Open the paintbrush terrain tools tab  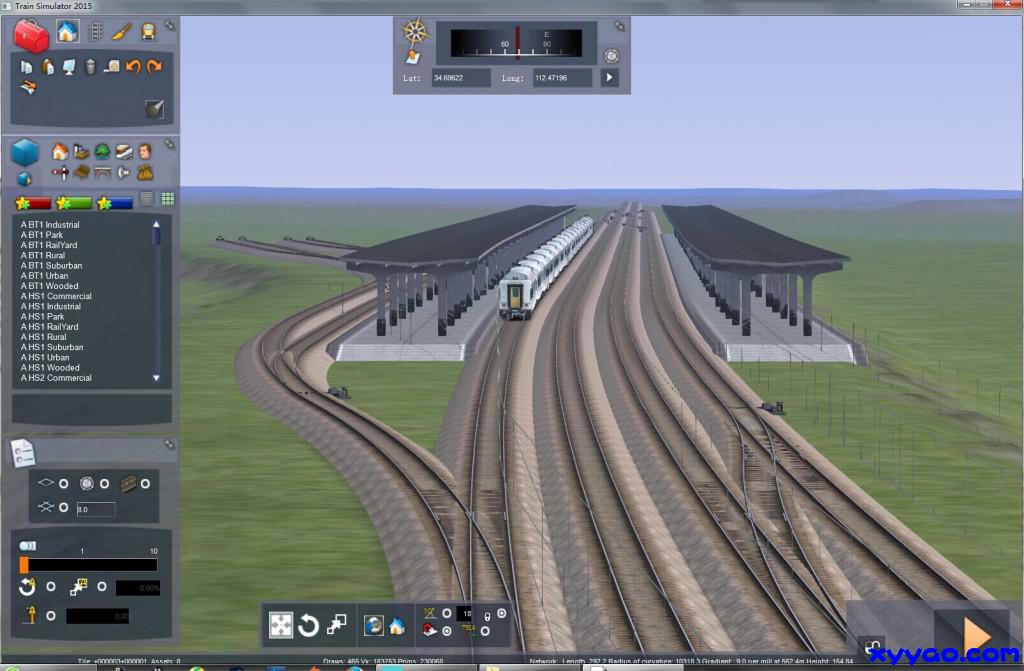click(x=121, y=31)
